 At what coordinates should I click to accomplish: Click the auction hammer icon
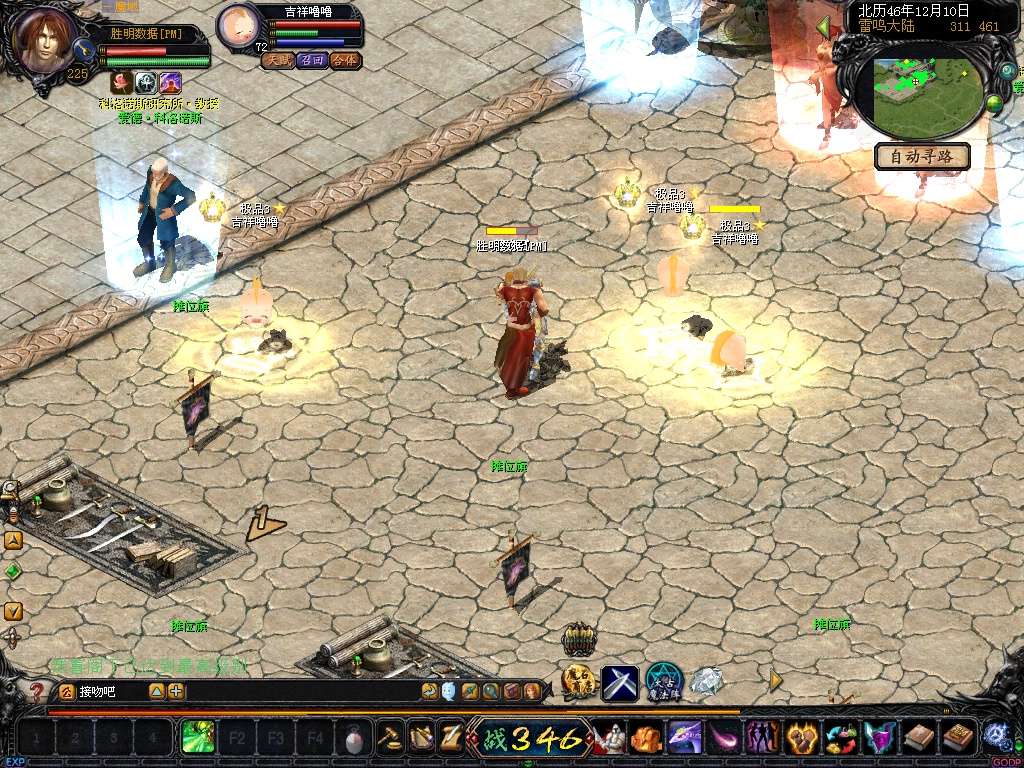tap(388, 738)
